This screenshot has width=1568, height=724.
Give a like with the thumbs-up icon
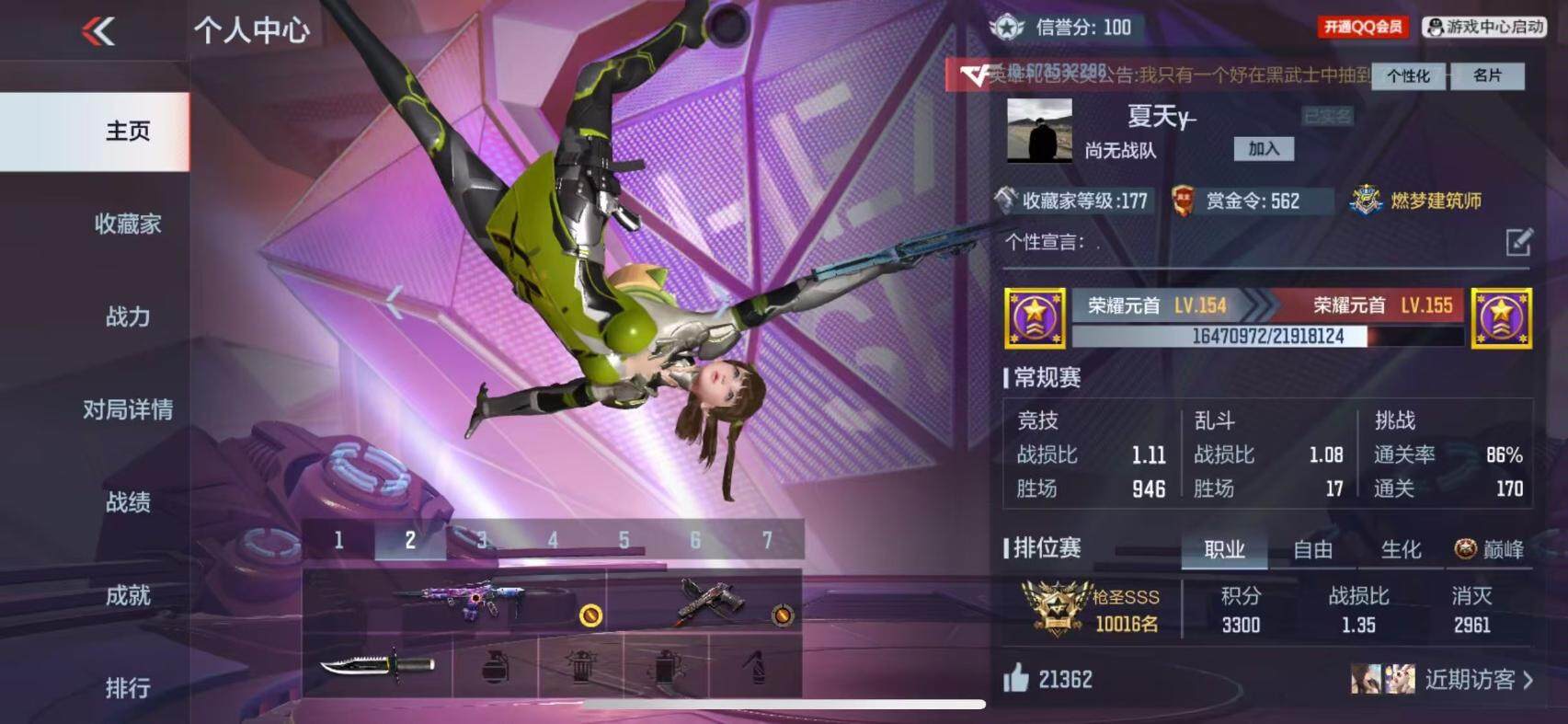[1016, 679]
